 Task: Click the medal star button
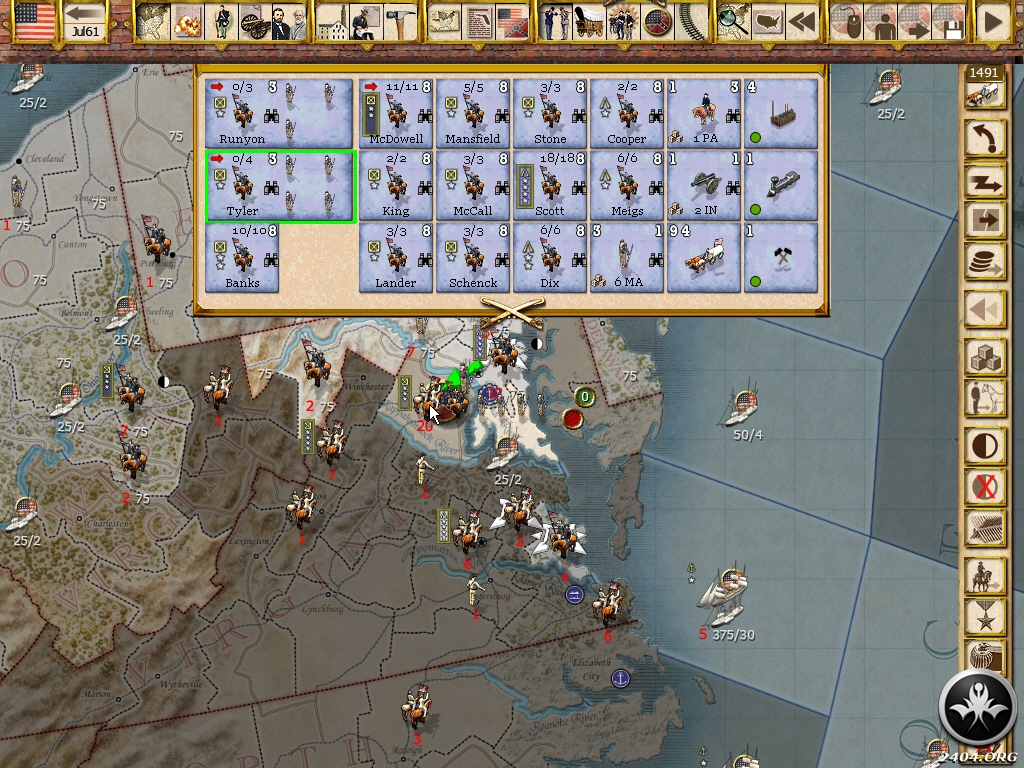coord(985,617)
